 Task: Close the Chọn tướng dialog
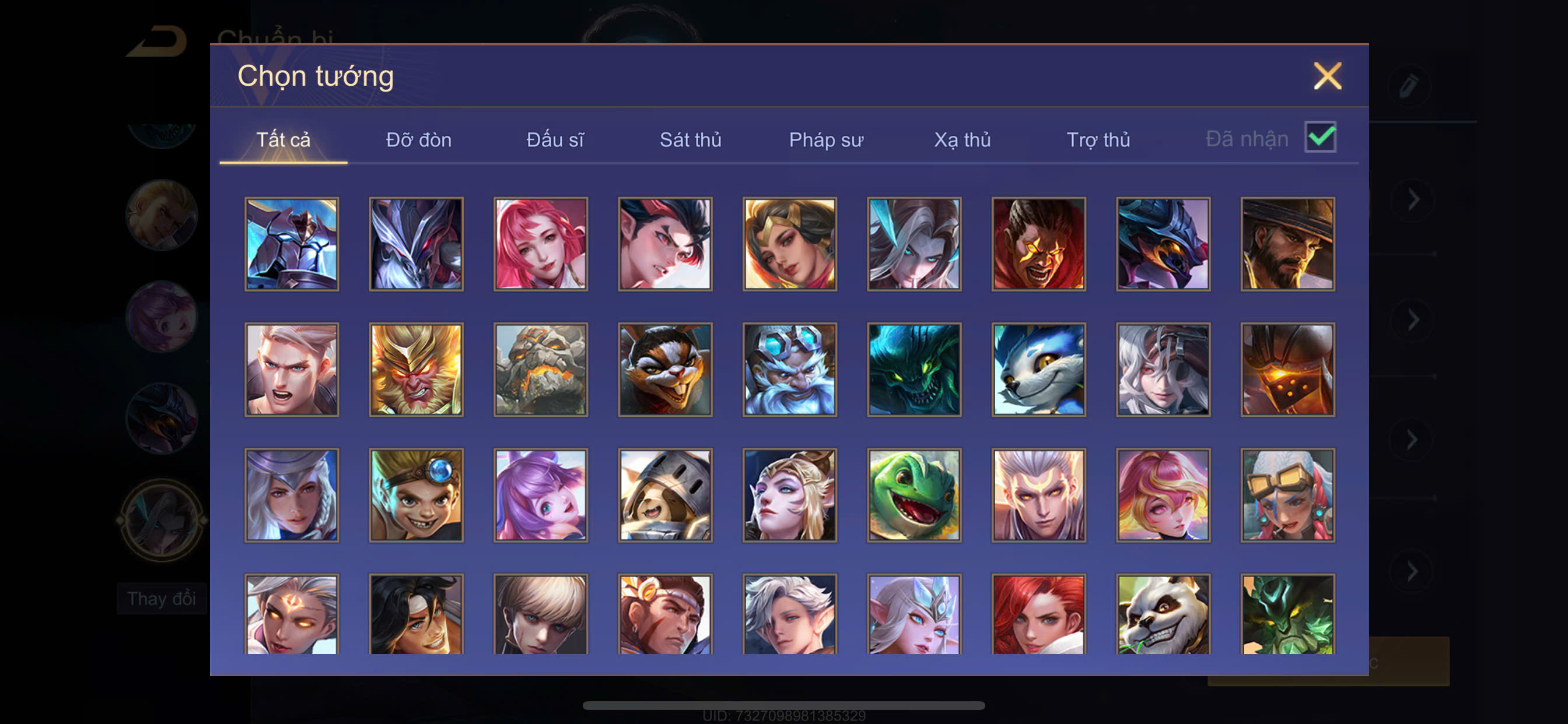[1327, 76]
